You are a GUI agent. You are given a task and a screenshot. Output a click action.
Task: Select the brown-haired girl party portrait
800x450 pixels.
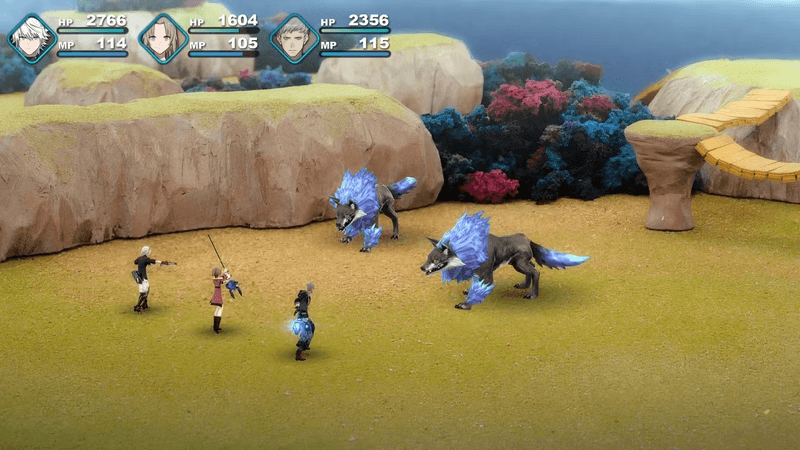(x=163, y=38)
